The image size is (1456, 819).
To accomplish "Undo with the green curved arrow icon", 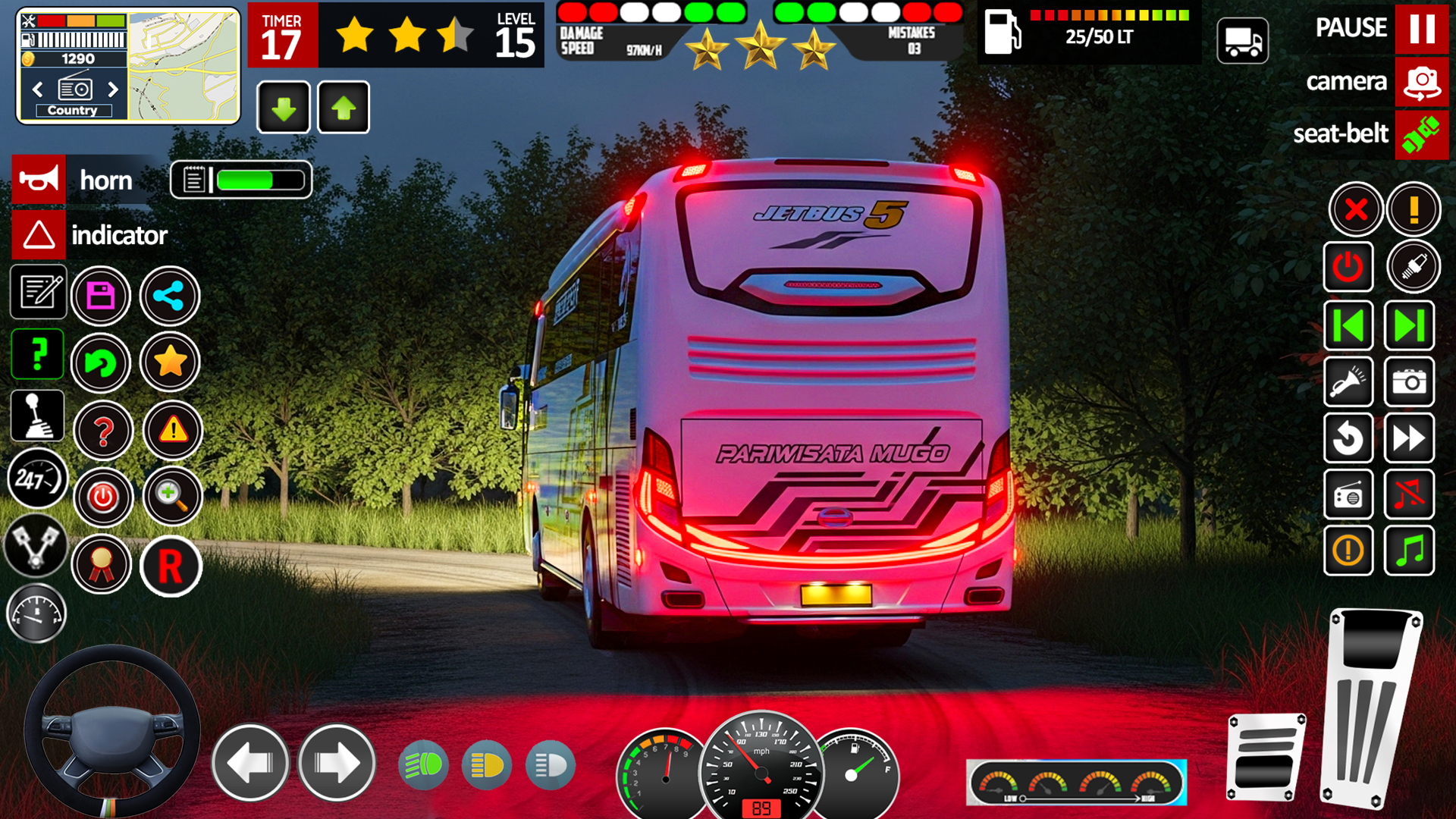I will 101,363.
